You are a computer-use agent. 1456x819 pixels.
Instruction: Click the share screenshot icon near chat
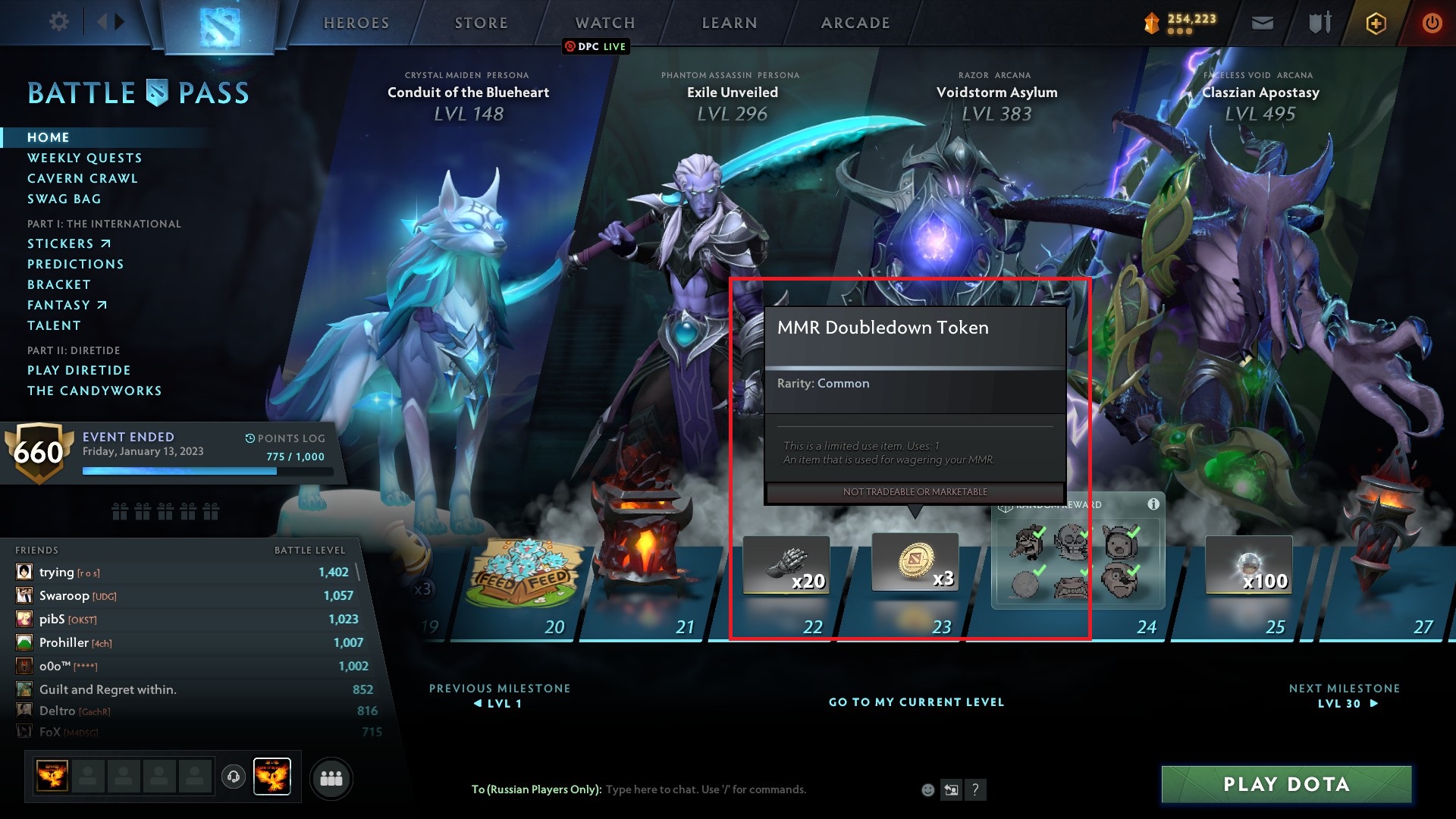coord(951,789)
